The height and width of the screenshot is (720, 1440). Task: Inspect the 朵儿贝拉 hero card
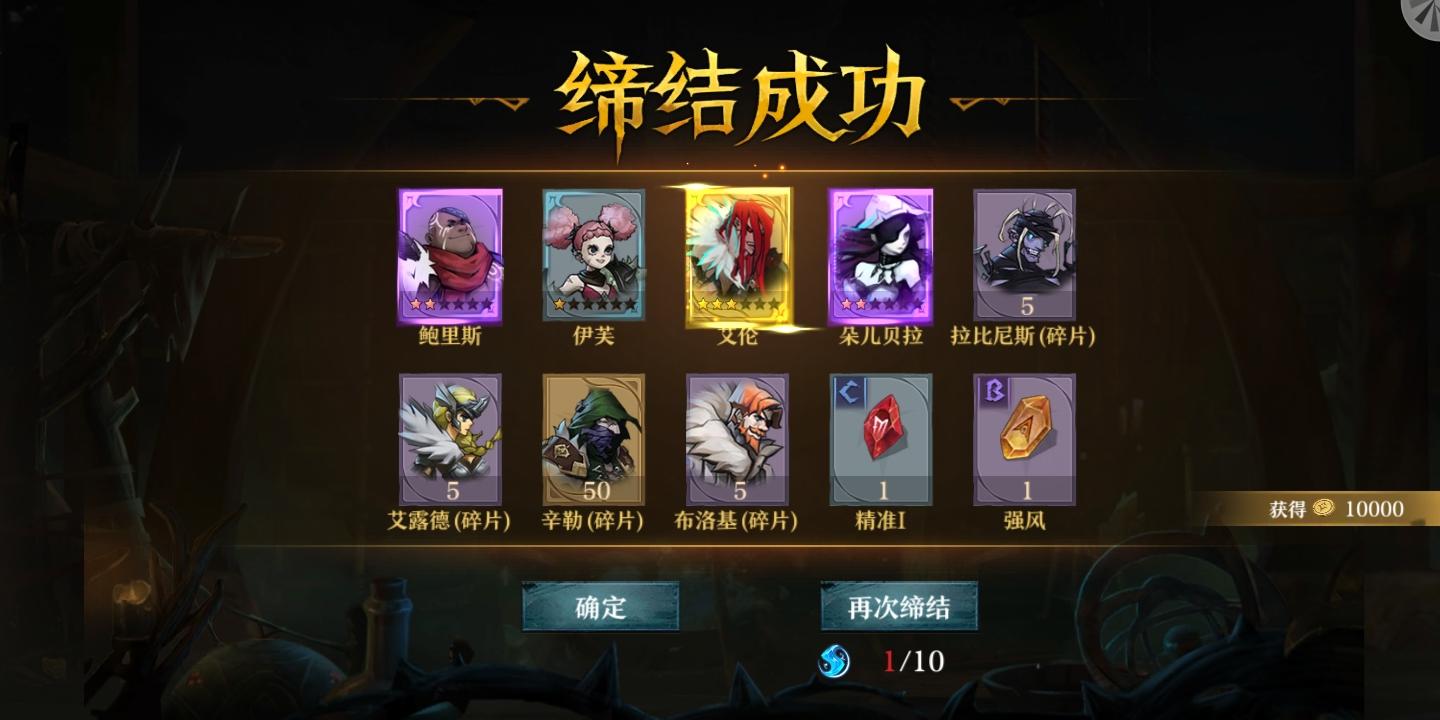[x=881, y=255]
